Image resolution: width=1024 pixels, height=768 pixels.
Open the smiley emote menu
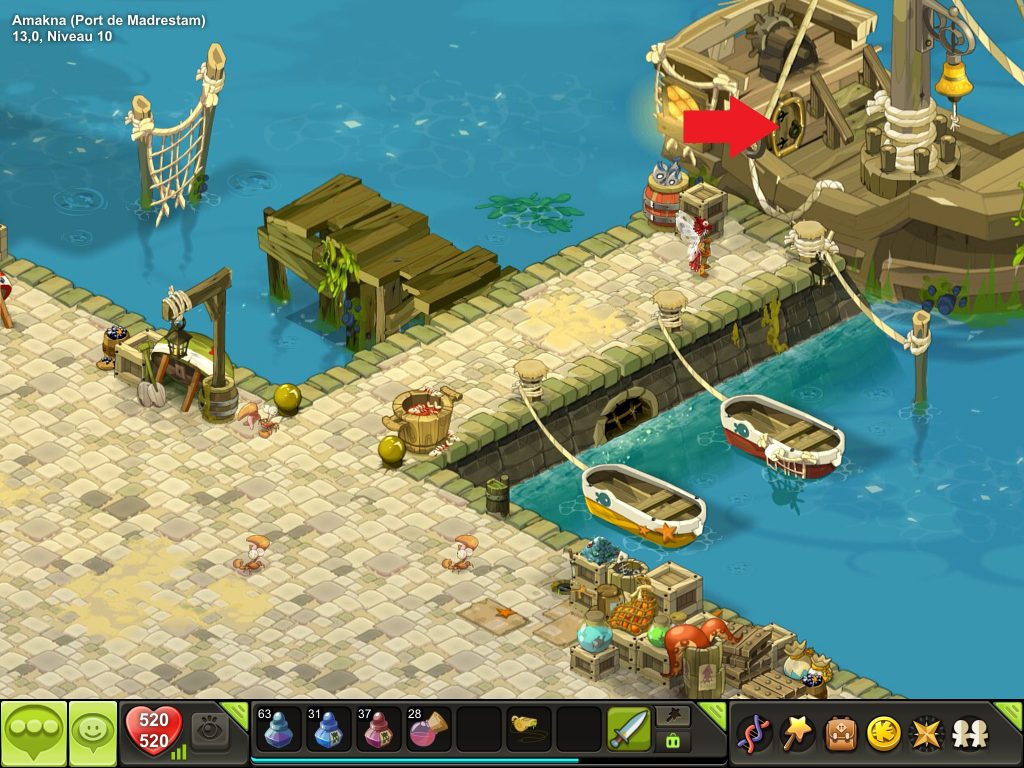[x=92, y=733]
